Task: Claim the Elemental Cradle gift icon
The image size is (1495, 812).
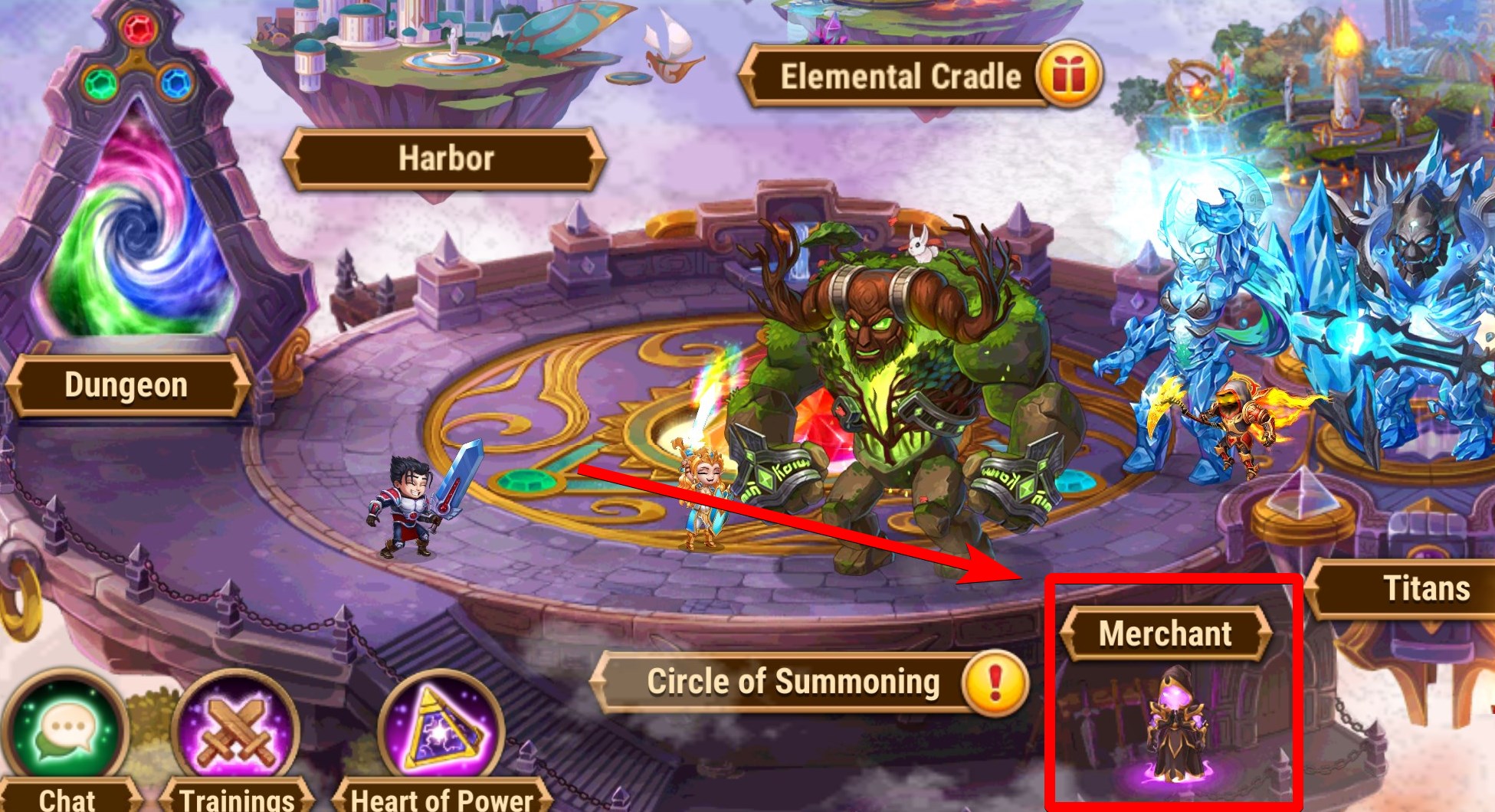Action: (1068, 76)
